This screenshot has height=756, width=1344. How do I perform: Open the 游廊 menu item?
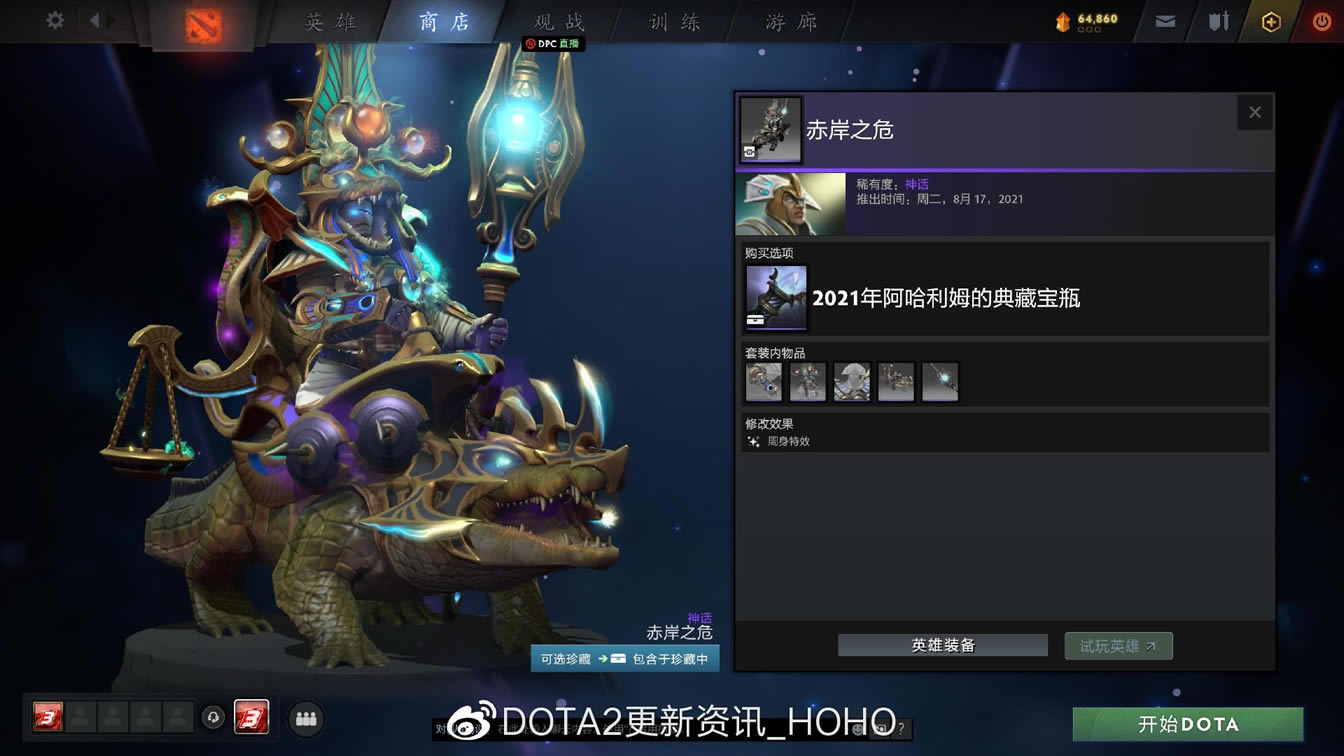coord(790,22)
